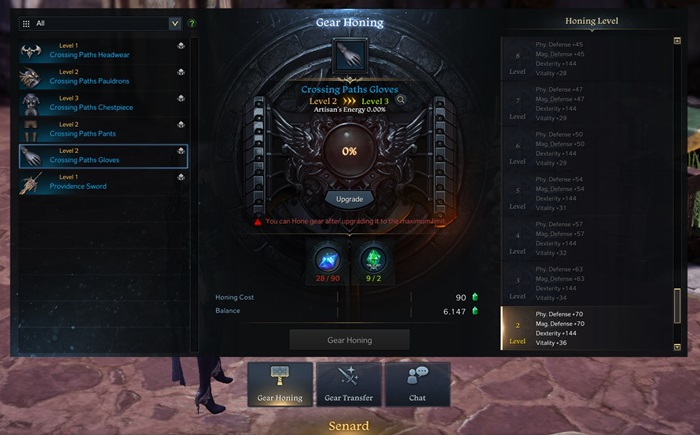Click the blue shard material icon

tap(328, 260)
